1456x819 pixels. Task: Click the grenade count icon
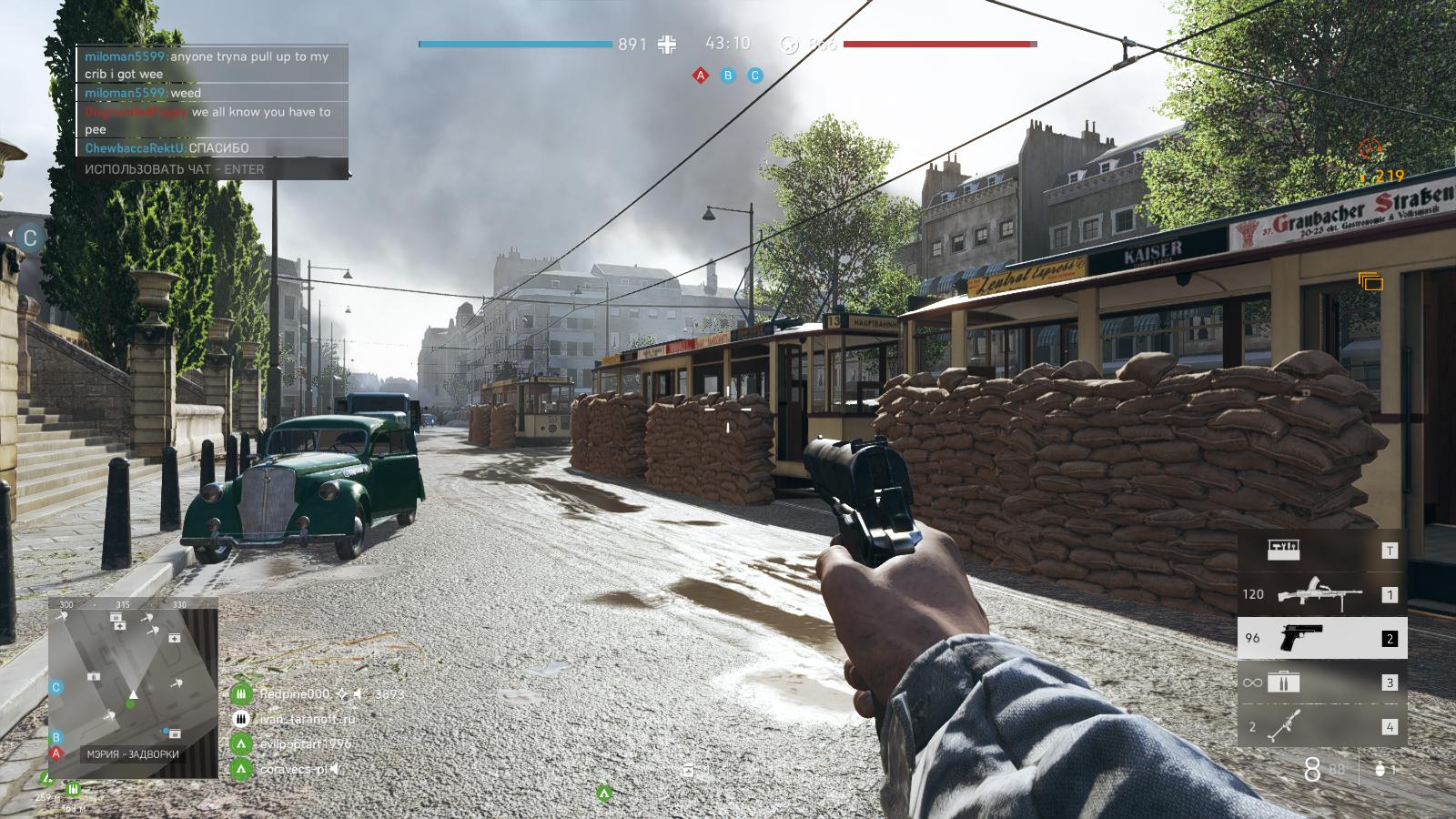click(1380, 770)
